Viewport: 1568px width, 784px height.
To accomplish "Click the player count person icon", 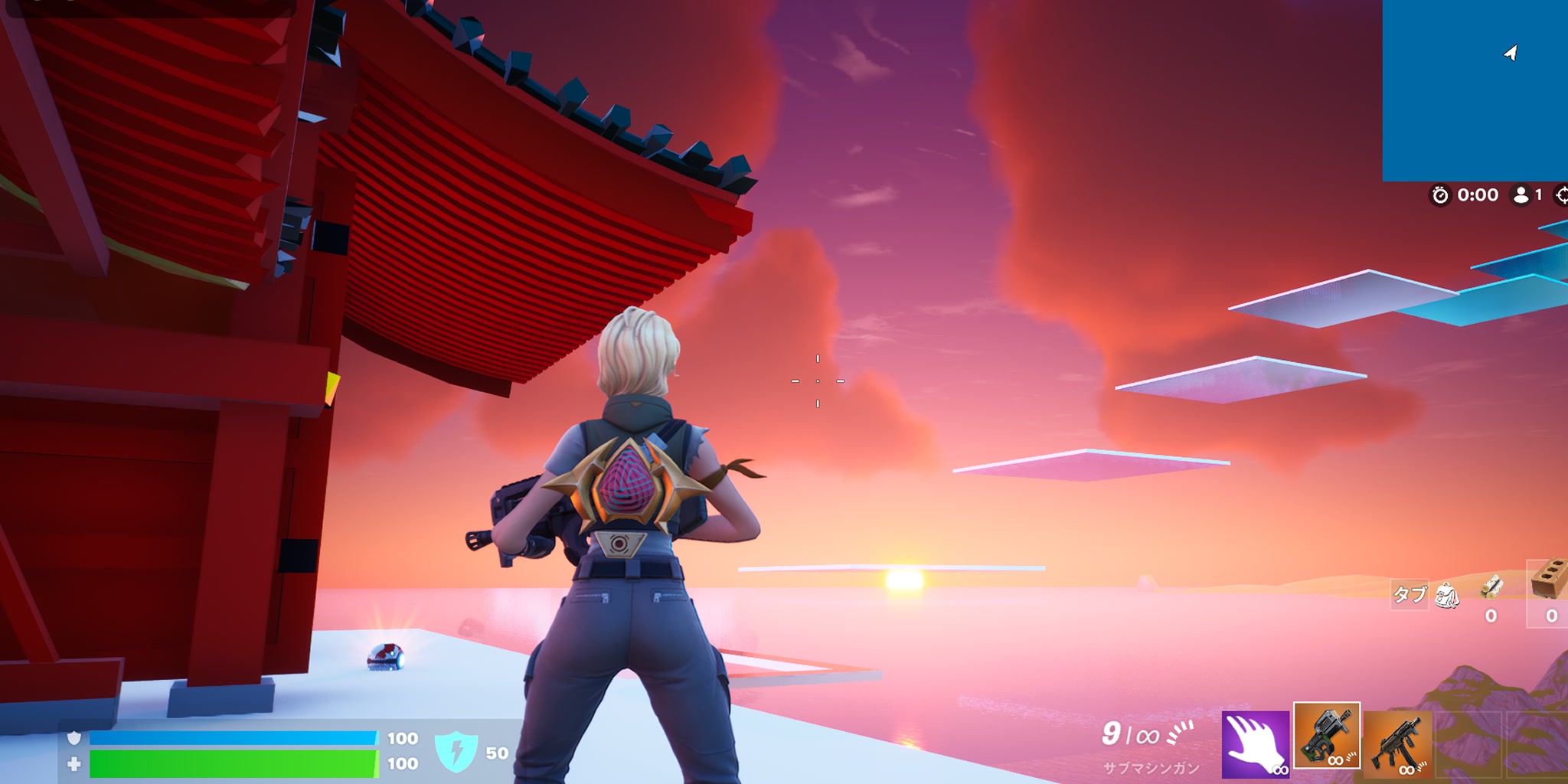I will [1519, 195].
